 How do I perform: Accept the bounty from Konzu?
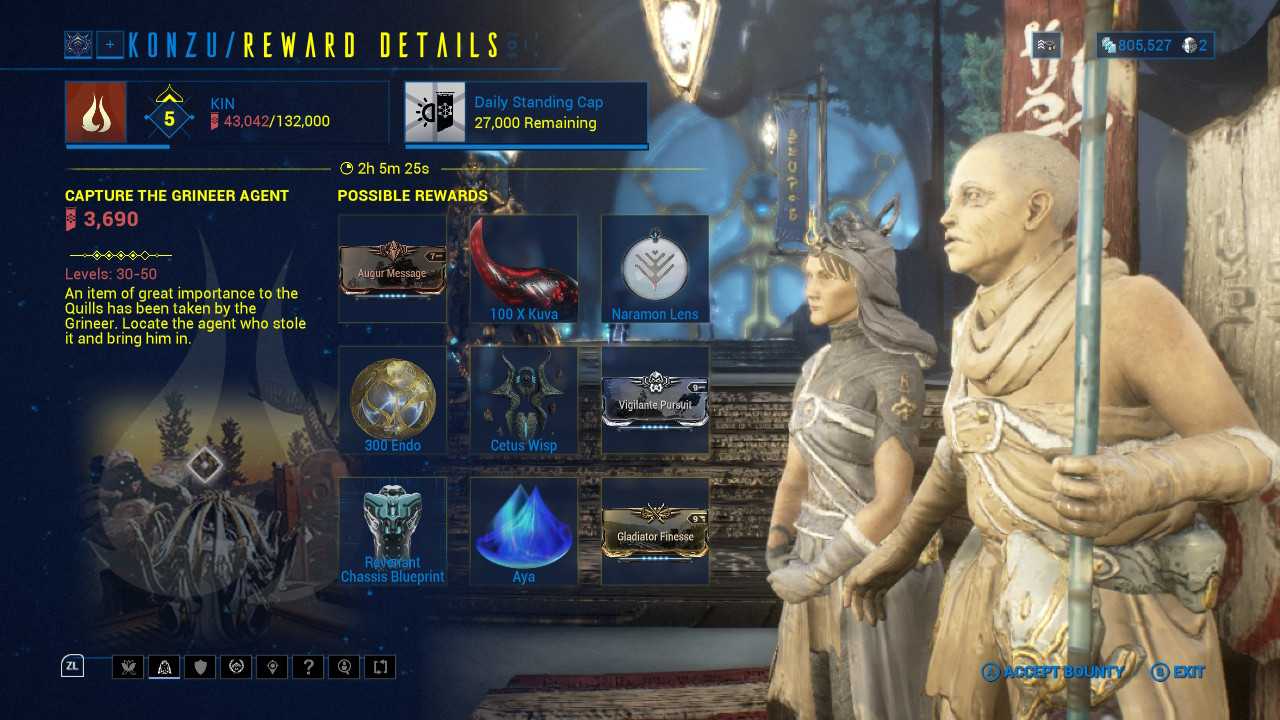pyautogui.click(x=1052, y=672)
